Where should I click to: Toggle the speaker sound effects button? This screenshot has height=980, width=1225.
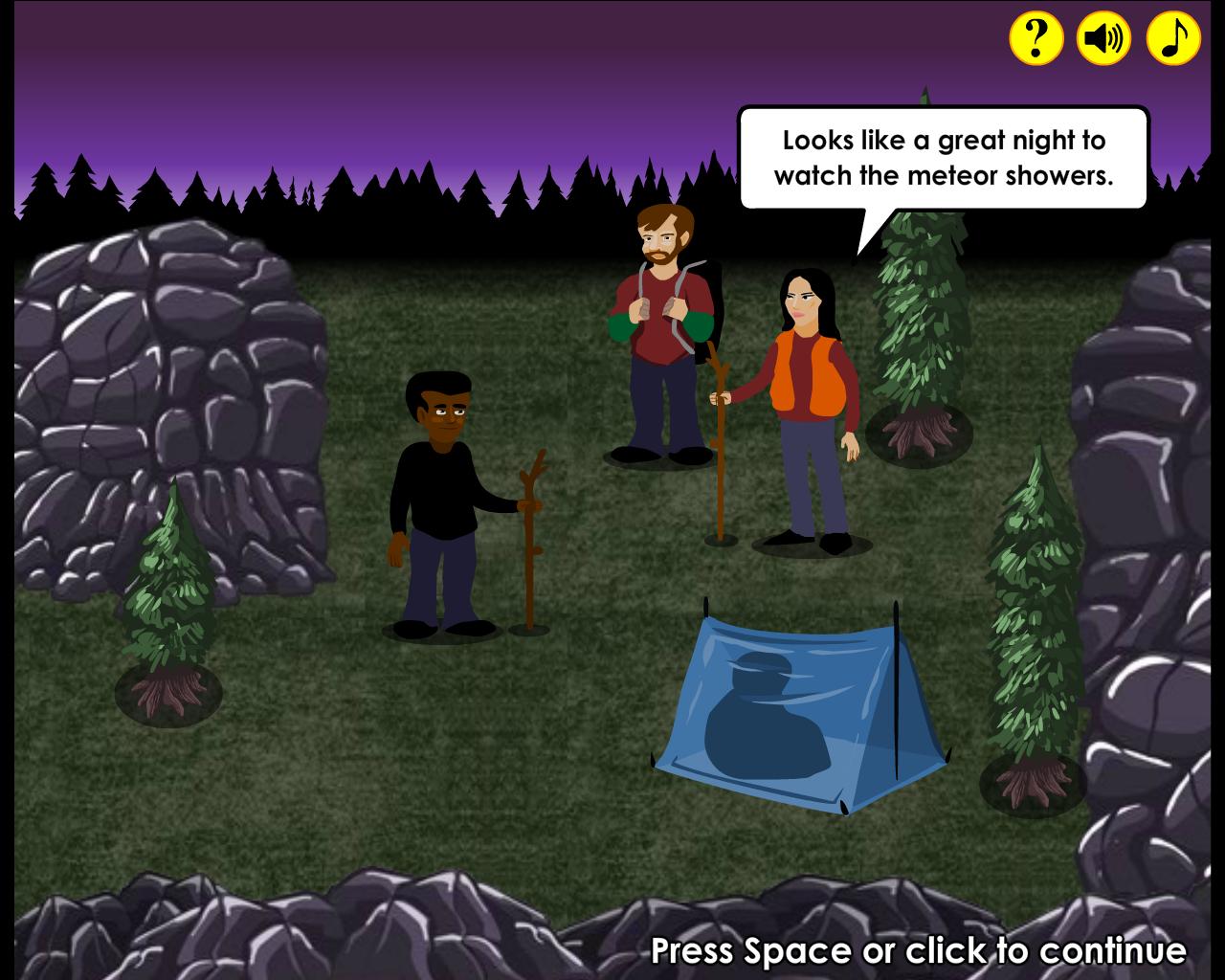coord(1104,38)
